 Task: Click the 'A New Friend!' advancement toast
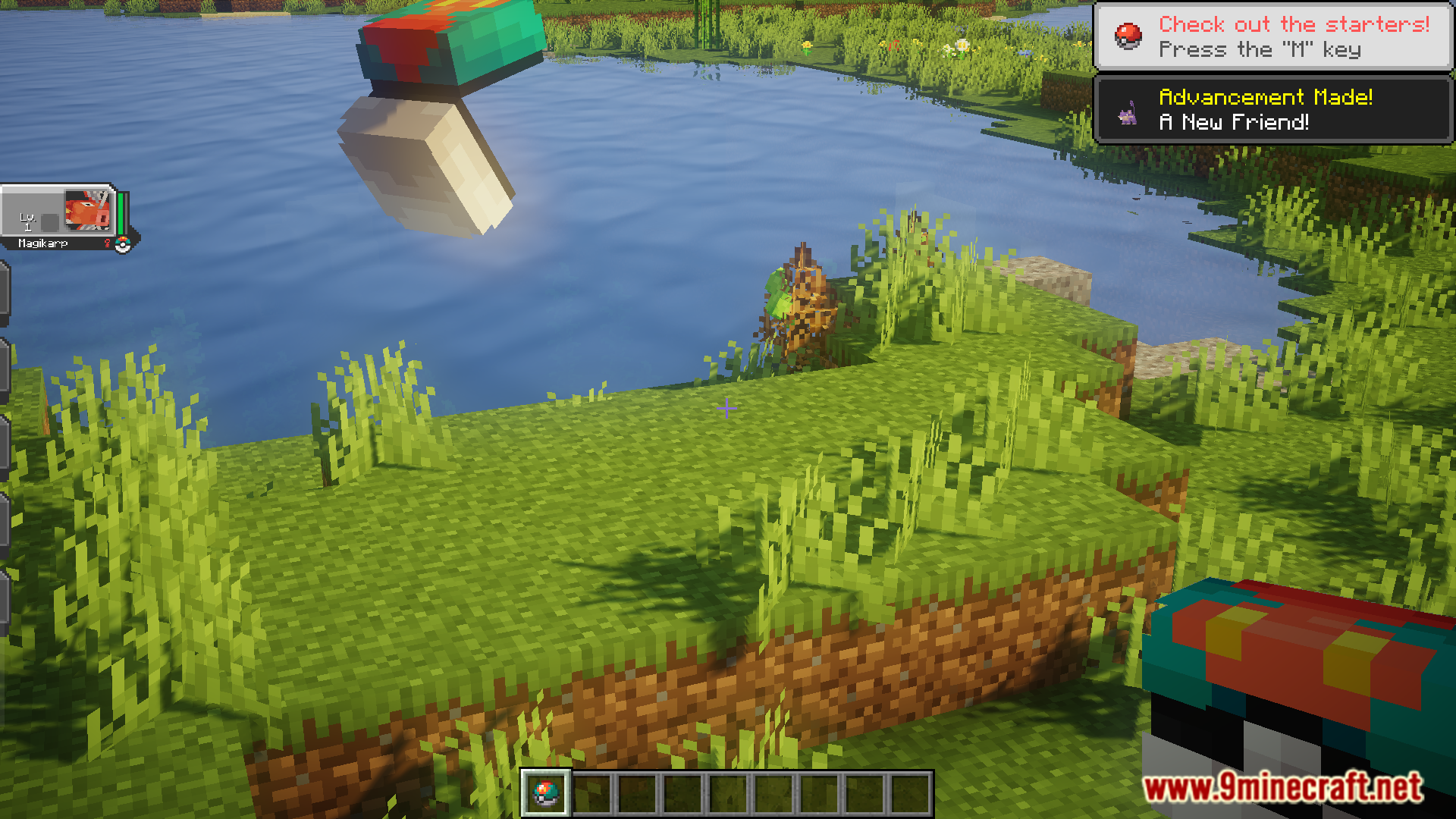click(1272, 109)
